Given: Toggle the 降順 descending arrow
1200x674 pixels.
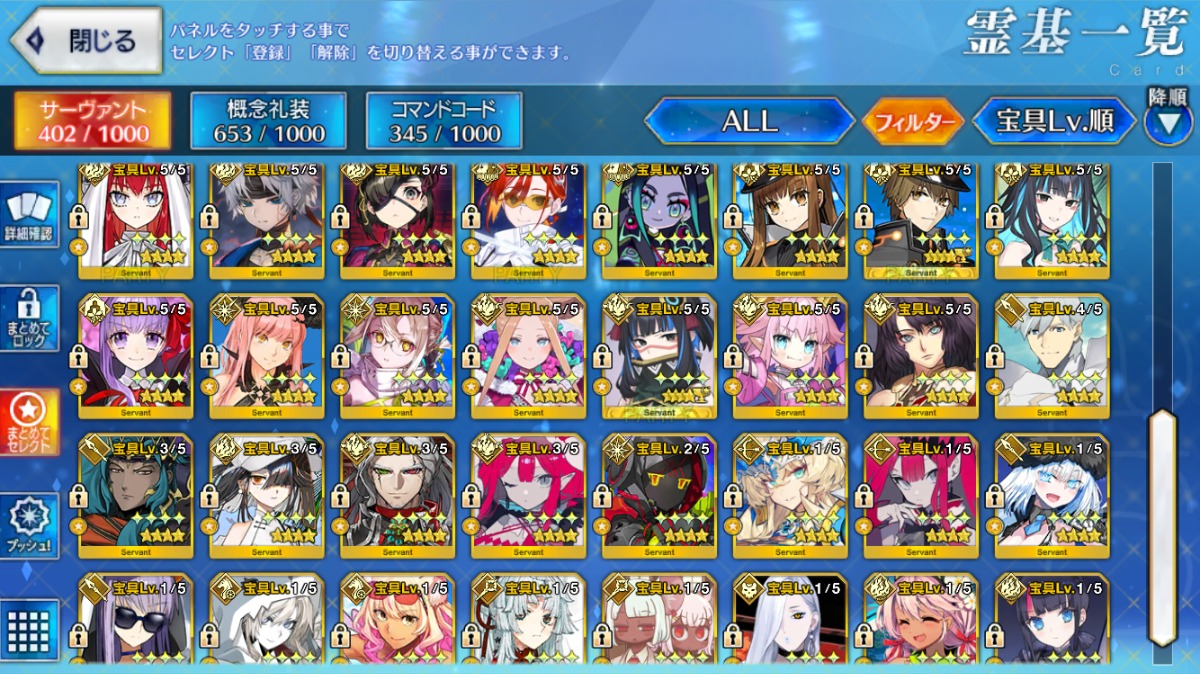Looking at the screenshot, I should [x=1168, y=122].
